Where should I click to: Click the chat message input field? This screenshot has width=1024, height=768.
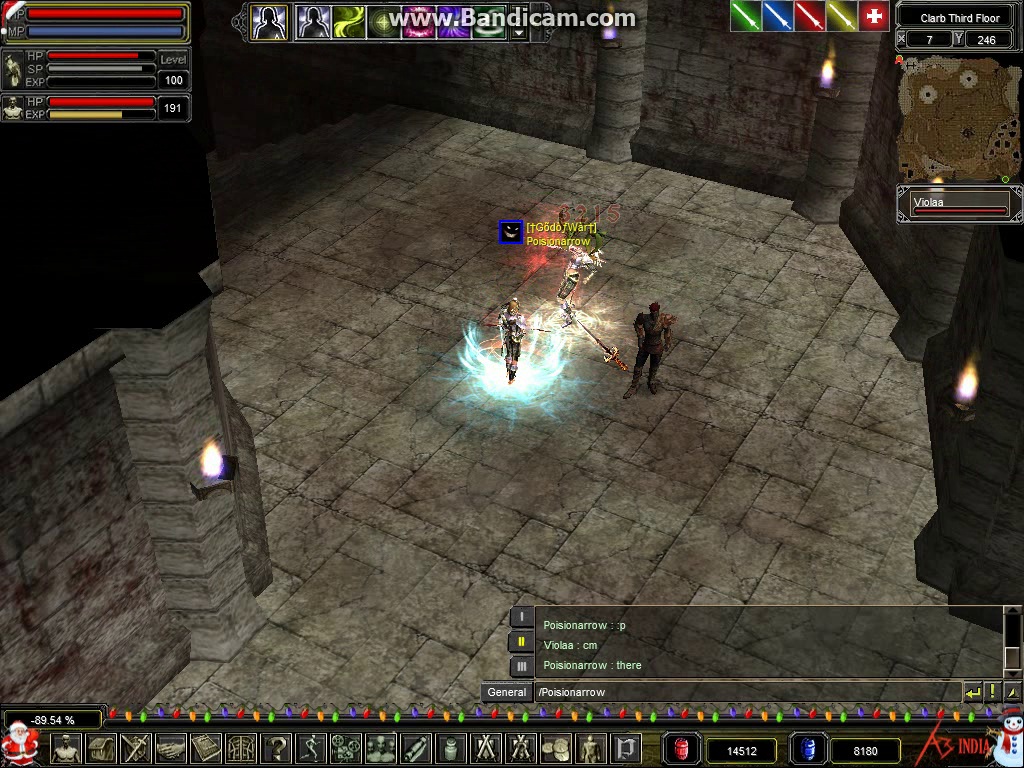click(745, 692)
